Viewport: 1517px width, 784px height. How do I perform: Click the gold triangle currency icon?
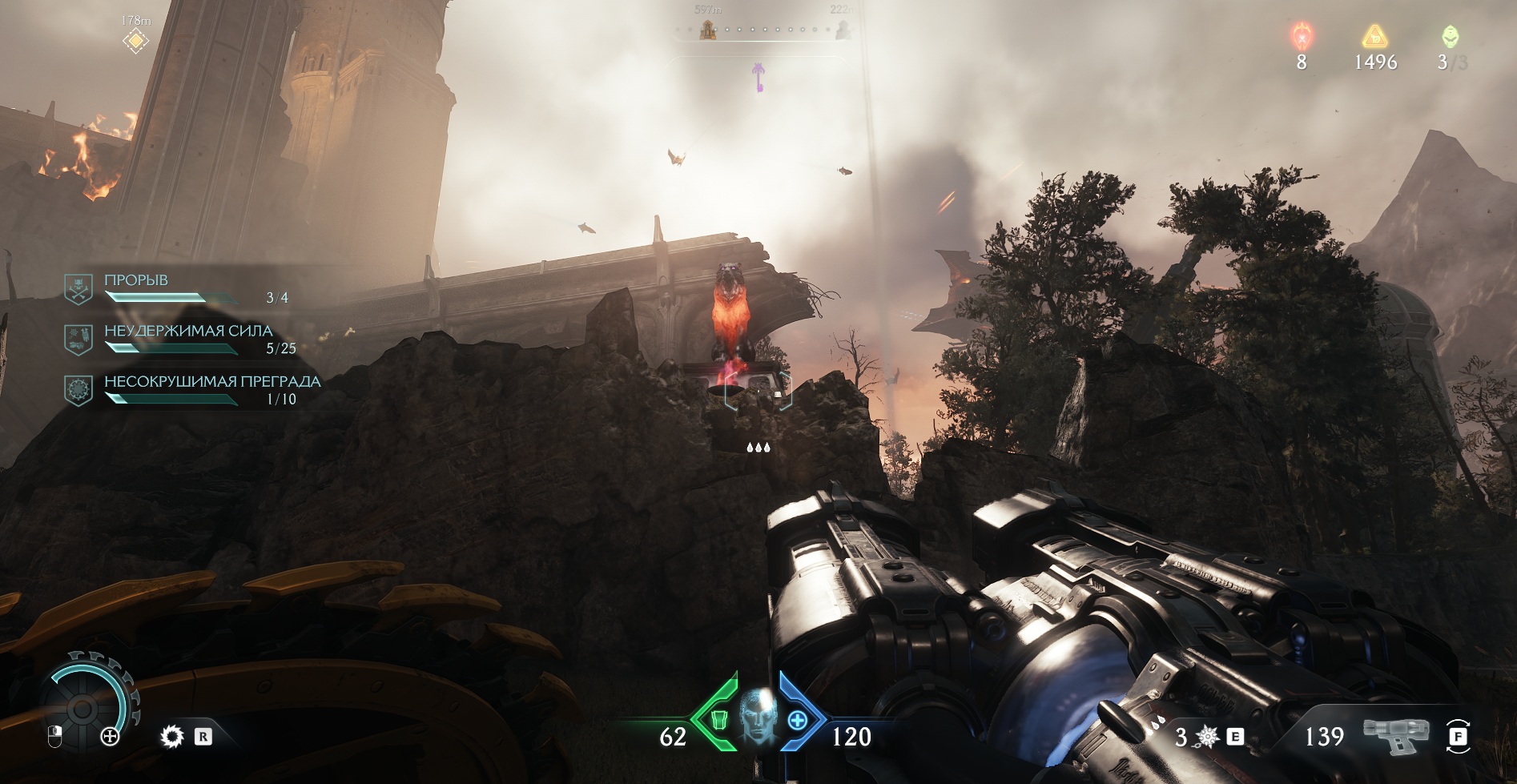pos(1375,36)
